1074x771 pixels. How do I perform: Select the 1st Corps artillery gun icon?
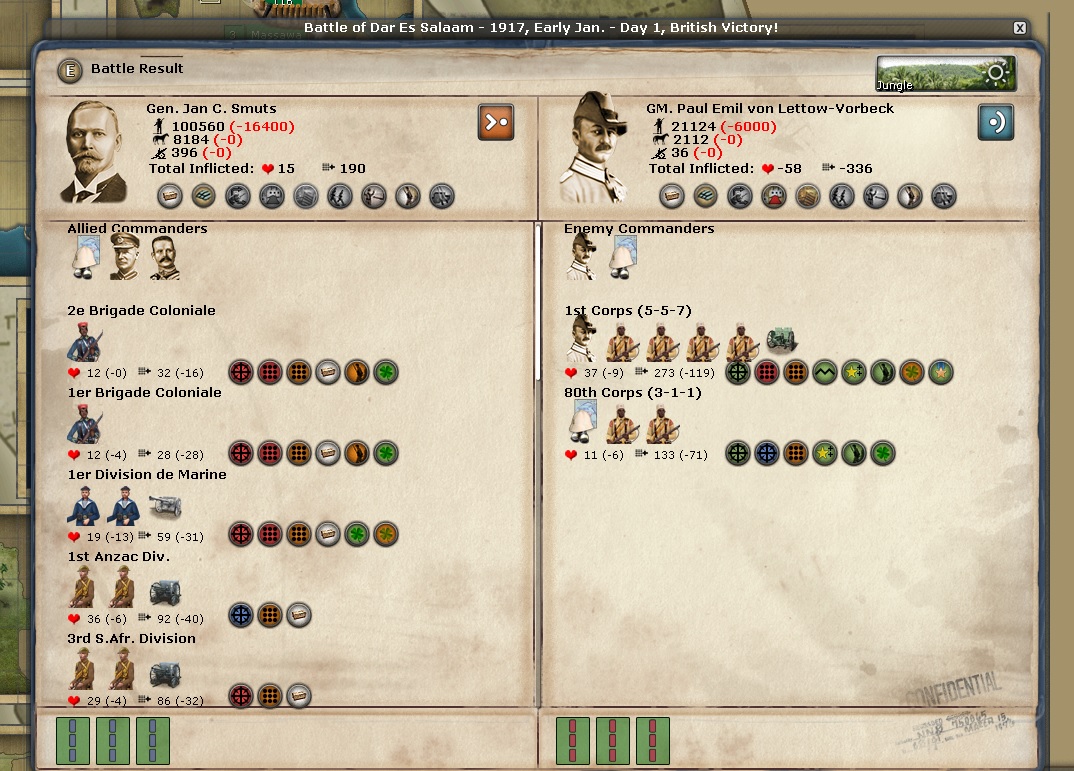[782, 342]
